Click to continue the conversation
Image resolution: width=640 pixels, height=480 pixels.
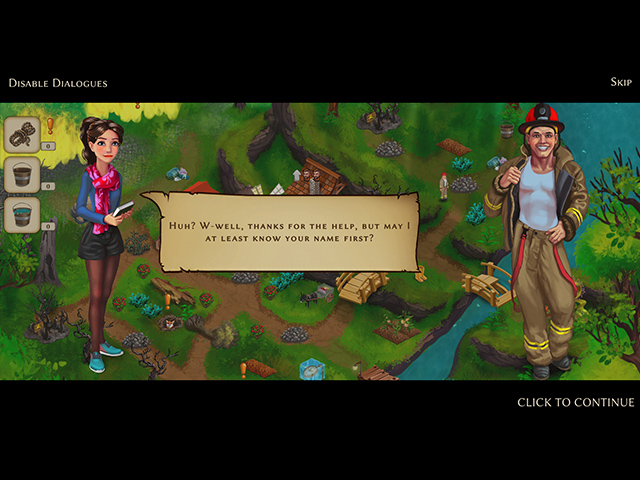pyautogui.click(x=575, y=402)
